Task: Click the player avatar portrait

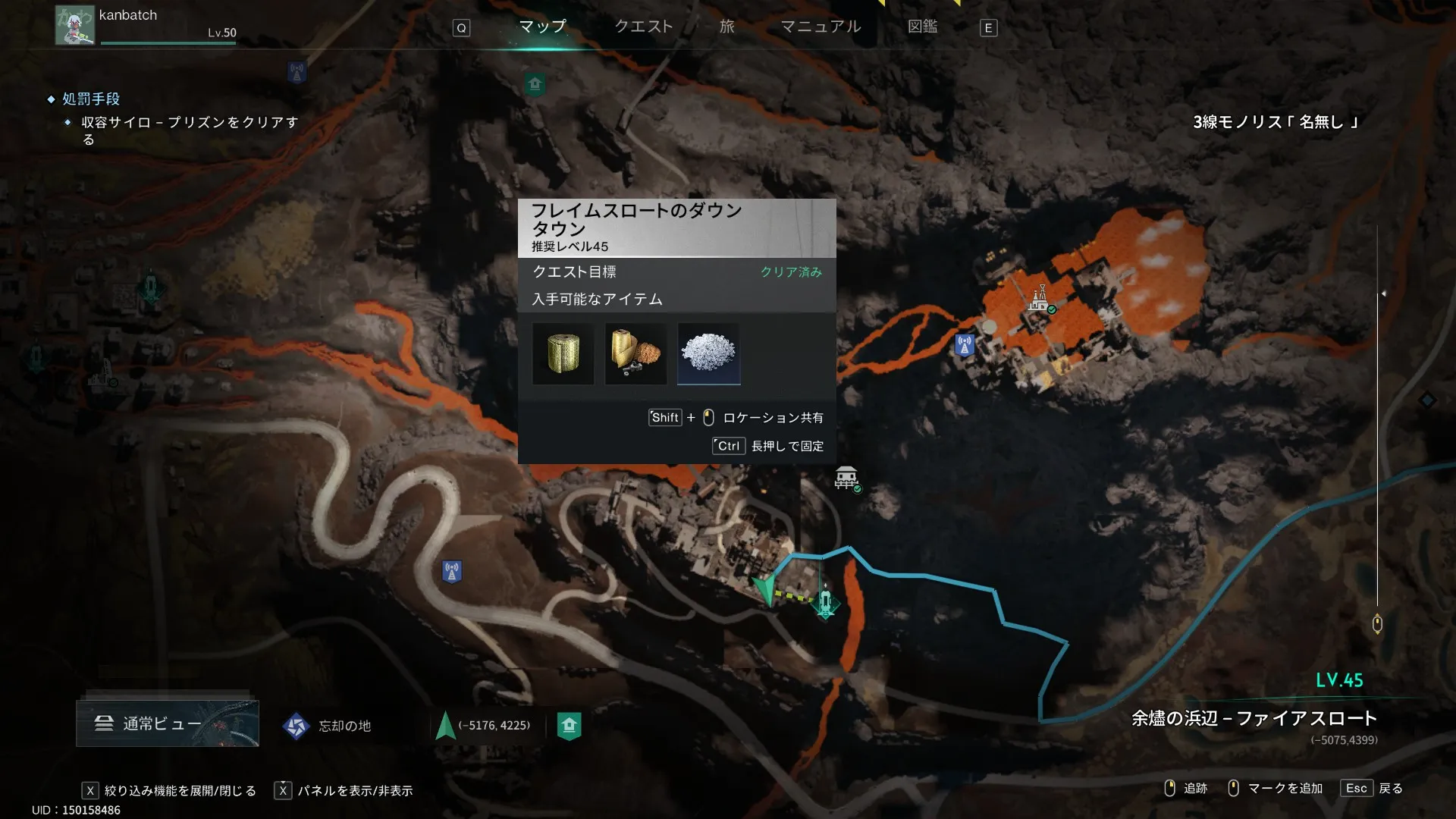Action: click(74, 25)
